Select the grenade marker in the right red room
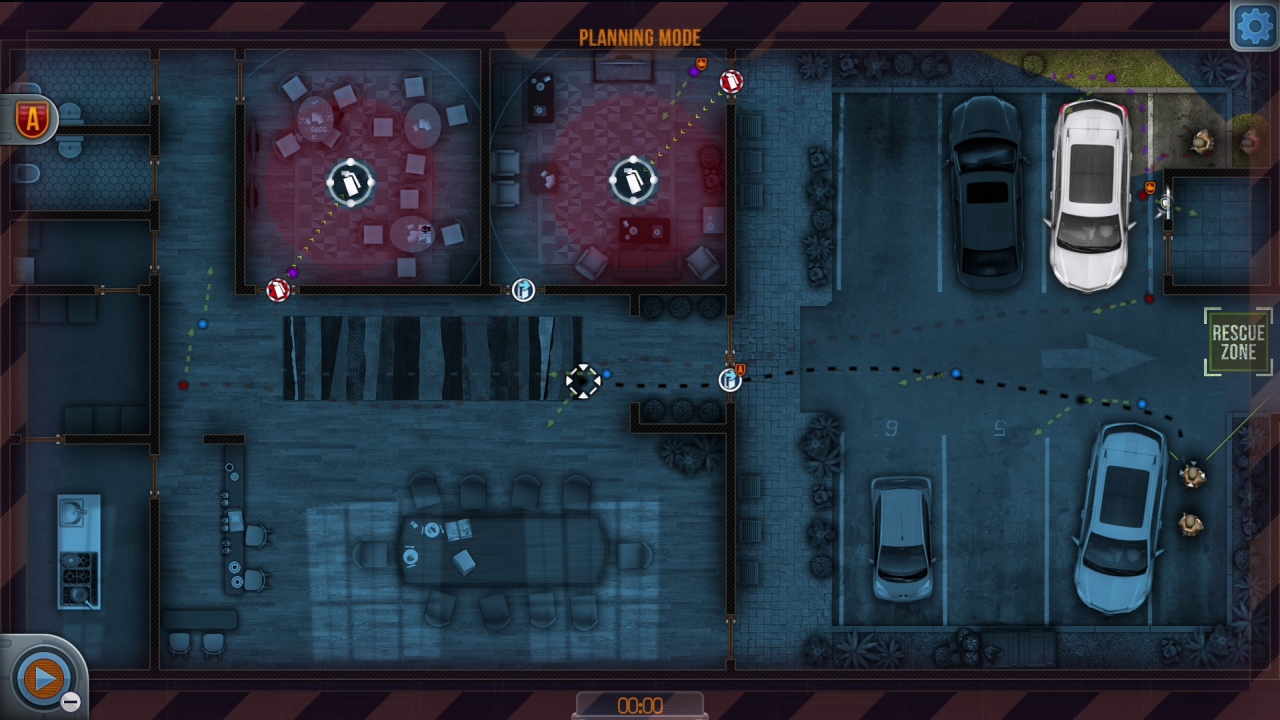Image resolution: width=1280 pixels, height=720 pixels. tap(633, 182)
